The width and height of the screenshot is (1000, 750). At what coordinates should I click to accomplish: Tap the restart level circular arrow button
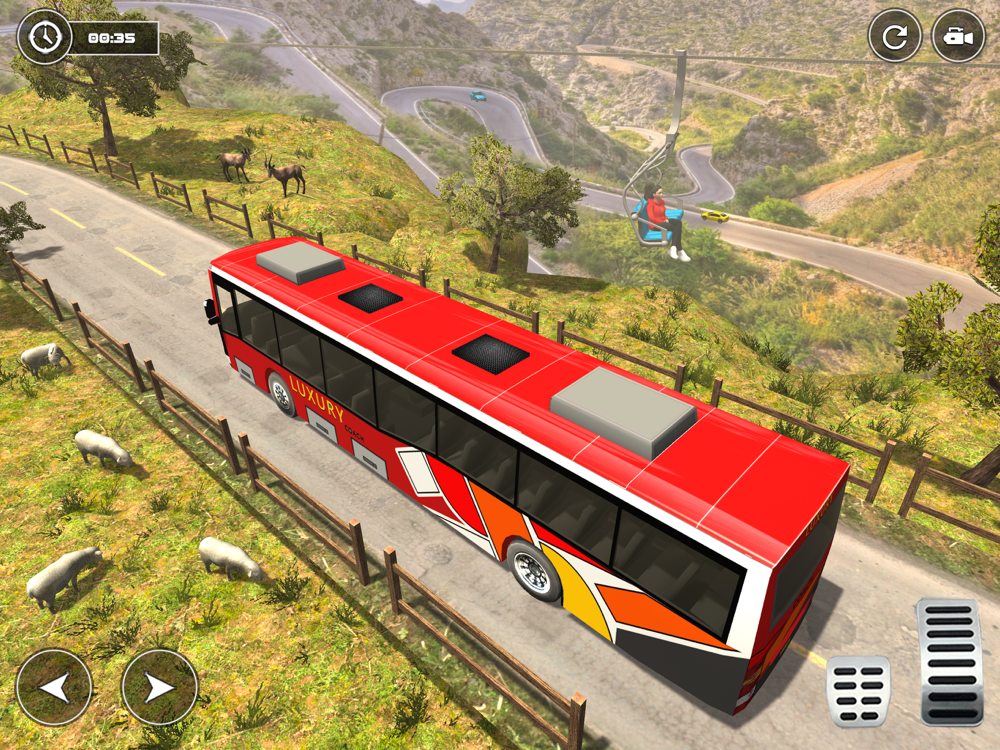pos(894,37)
